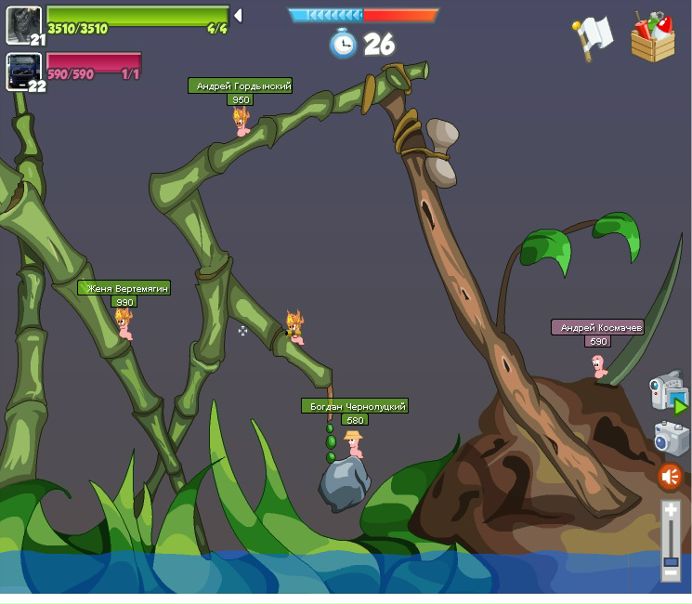Screen dimensions: 692x604
Task: Select the pink team avatar, level 22
Action: 23,71
